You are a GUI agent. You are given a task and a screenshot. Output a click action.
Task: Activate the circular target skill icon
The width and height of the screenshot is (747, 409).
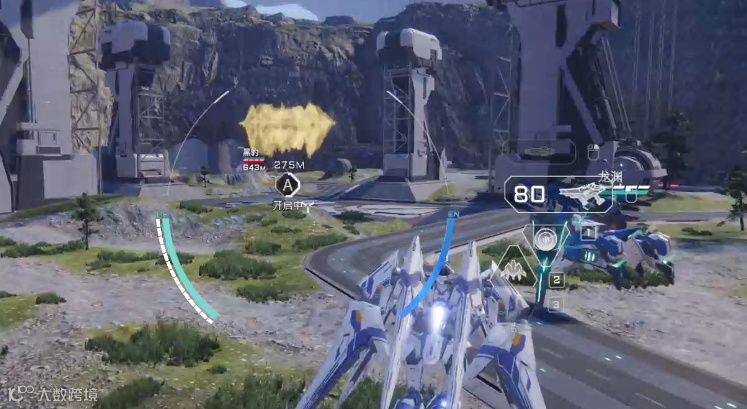(x=545, y=239)
